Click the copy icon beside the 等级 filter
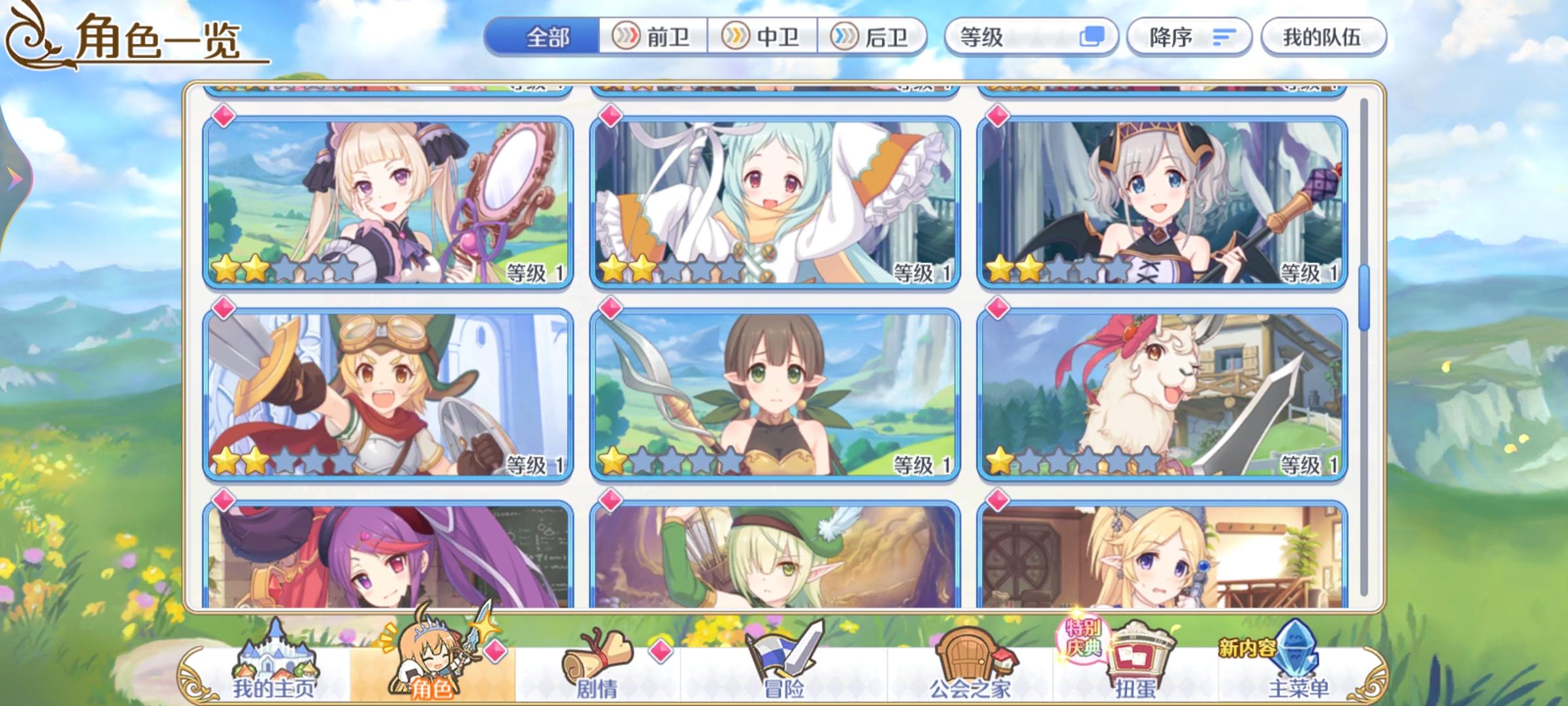Image resolution: width=1568 pixels, height=706 pixels. pos(1090,37)
